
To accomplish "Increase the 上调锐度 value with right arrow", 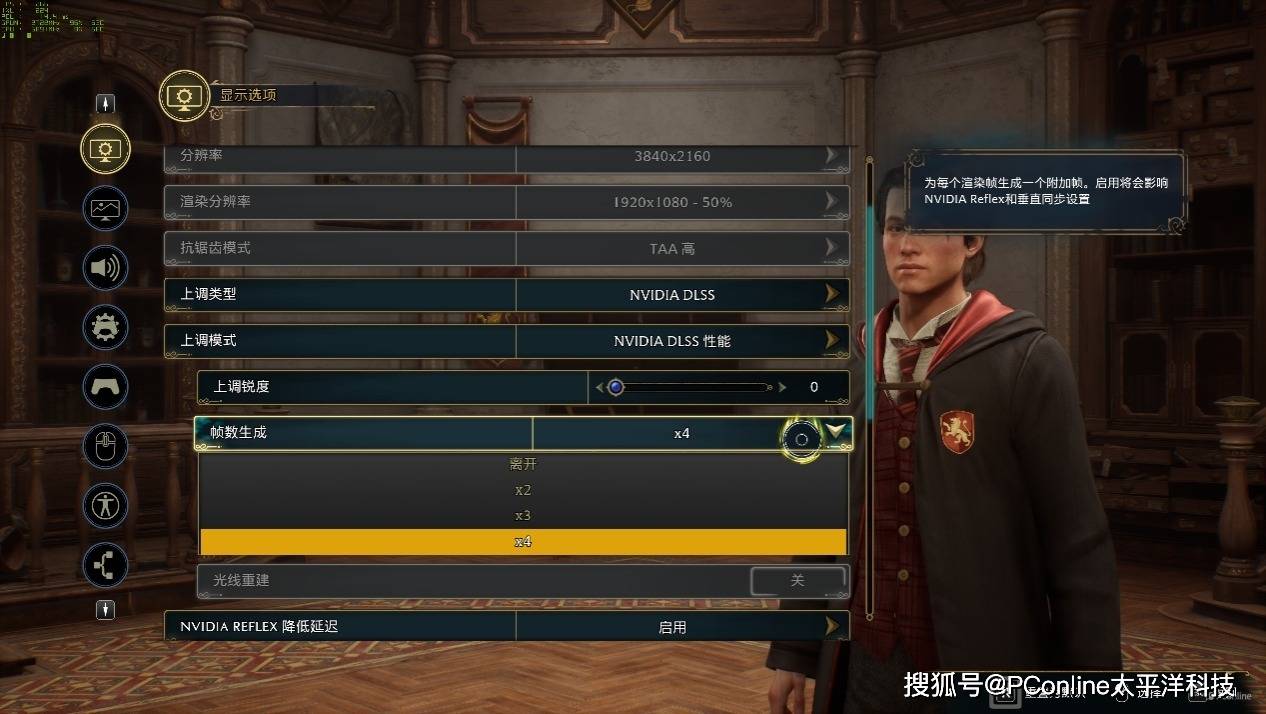I will (x=783, y=387).
